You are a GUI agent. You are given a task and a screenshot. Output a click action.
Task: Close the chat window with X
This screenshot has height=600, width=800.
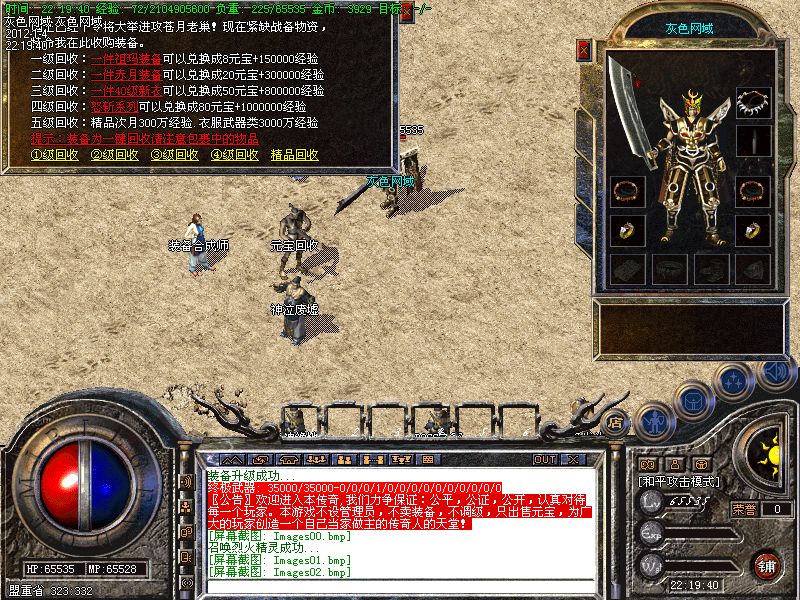pos(573,459)
